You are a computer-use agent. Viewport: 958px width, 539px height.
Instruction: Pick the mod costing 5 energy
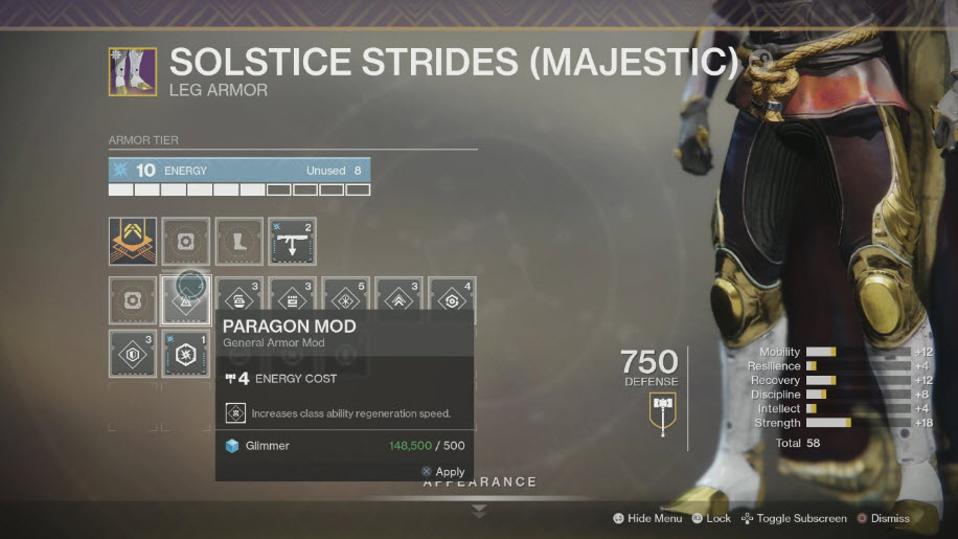346,300
